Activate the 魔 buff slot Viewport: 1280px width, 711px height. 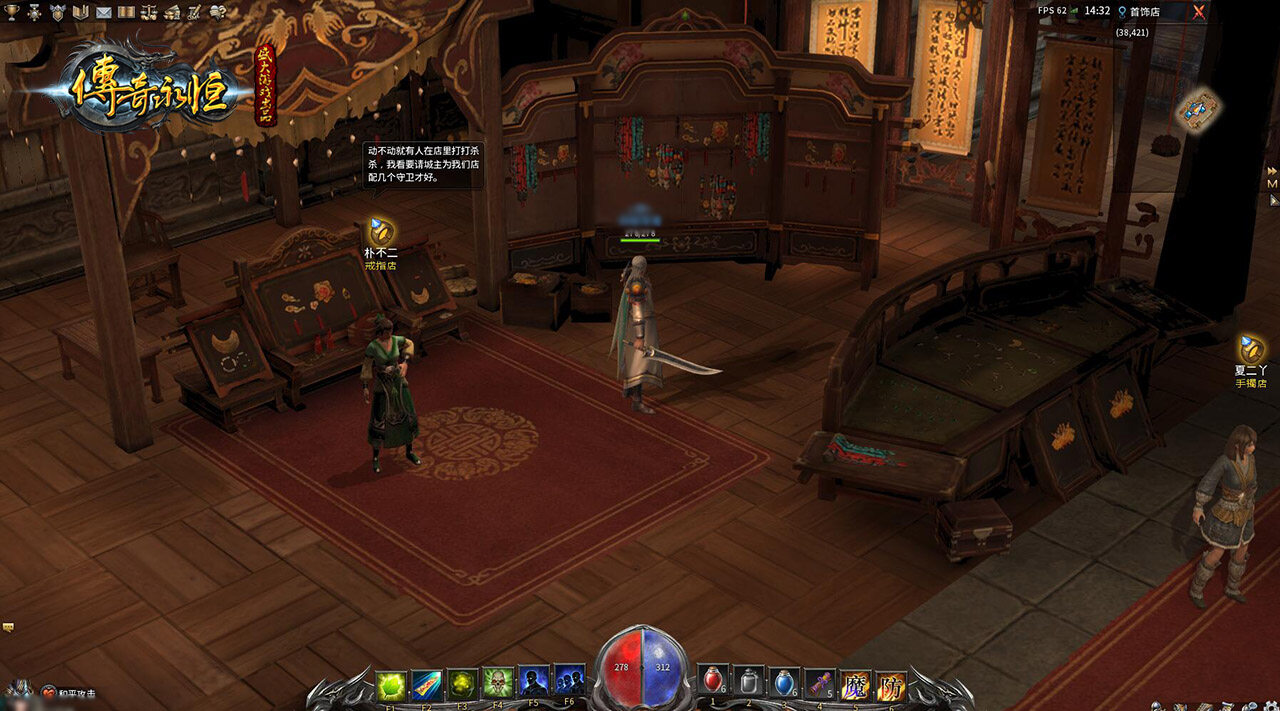coord(855,686)
